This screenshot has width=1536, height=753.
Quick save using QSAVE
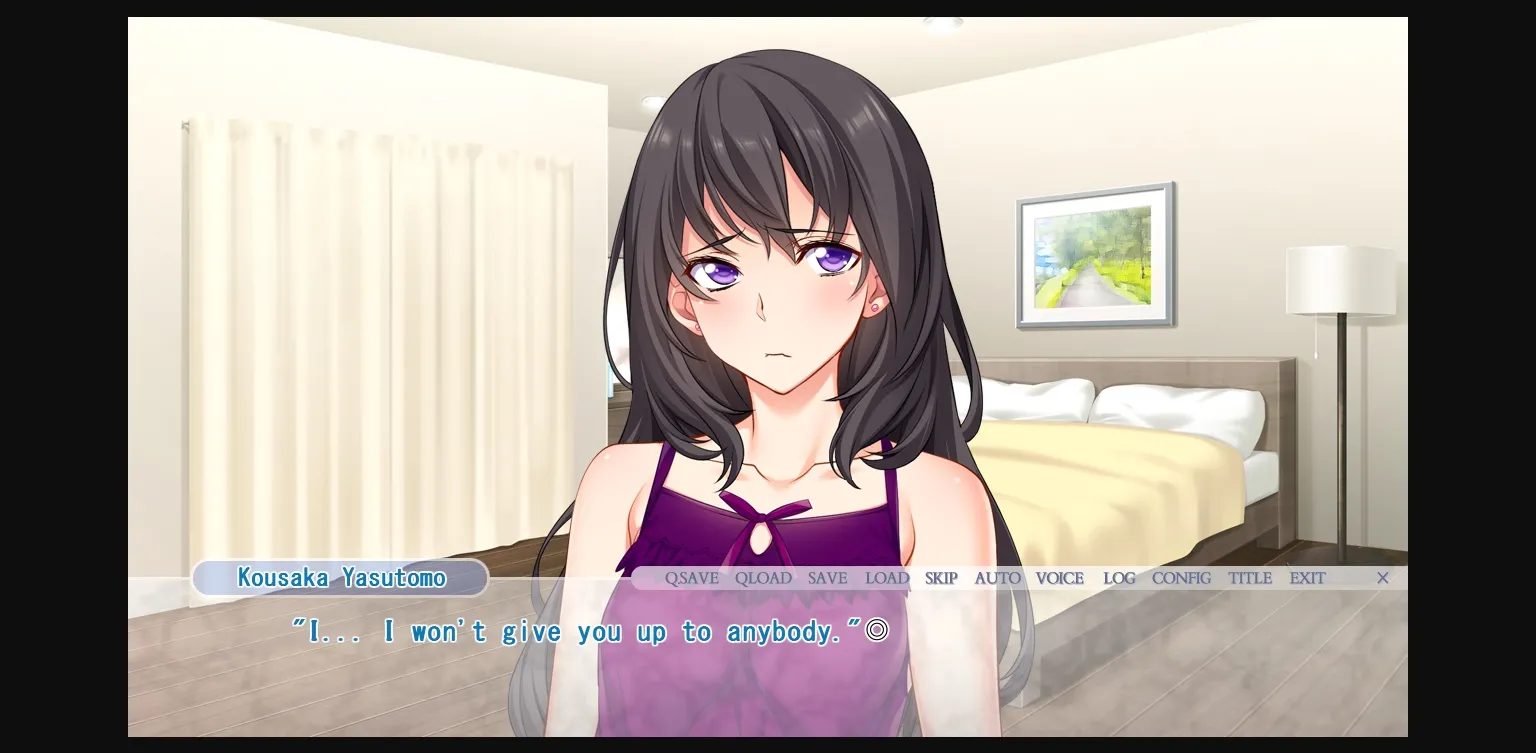click(x=692, y=578)
